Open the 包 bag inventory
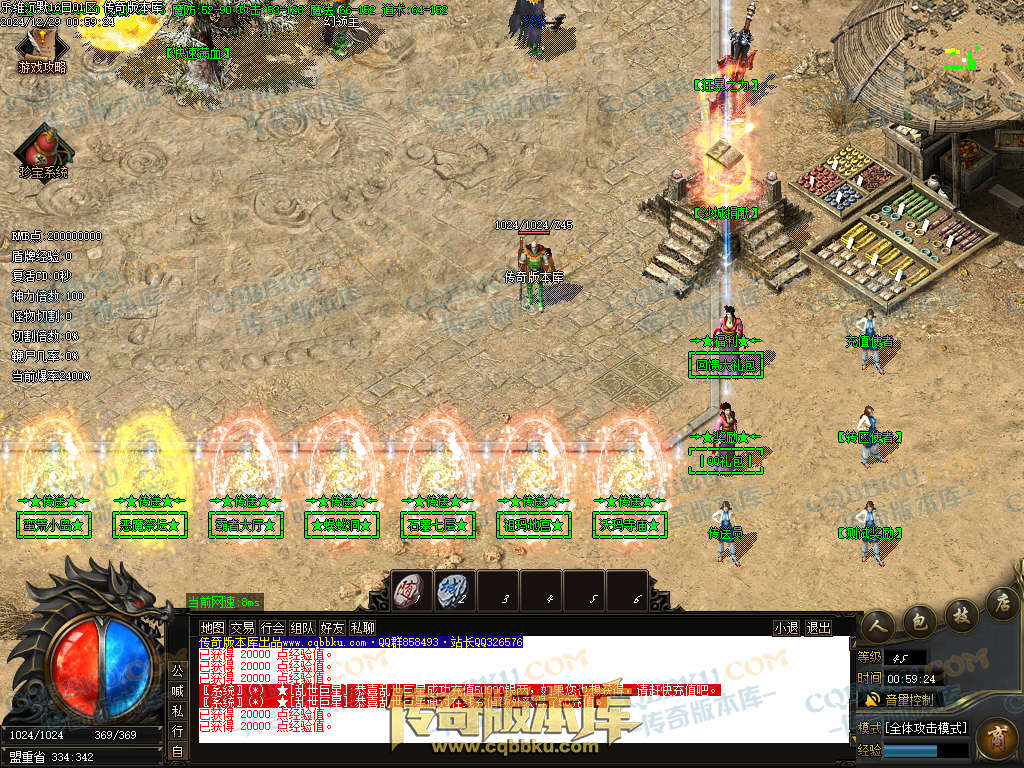This screenshot has height=768, width=1024. pyautogui.click(x=918, y=619)
